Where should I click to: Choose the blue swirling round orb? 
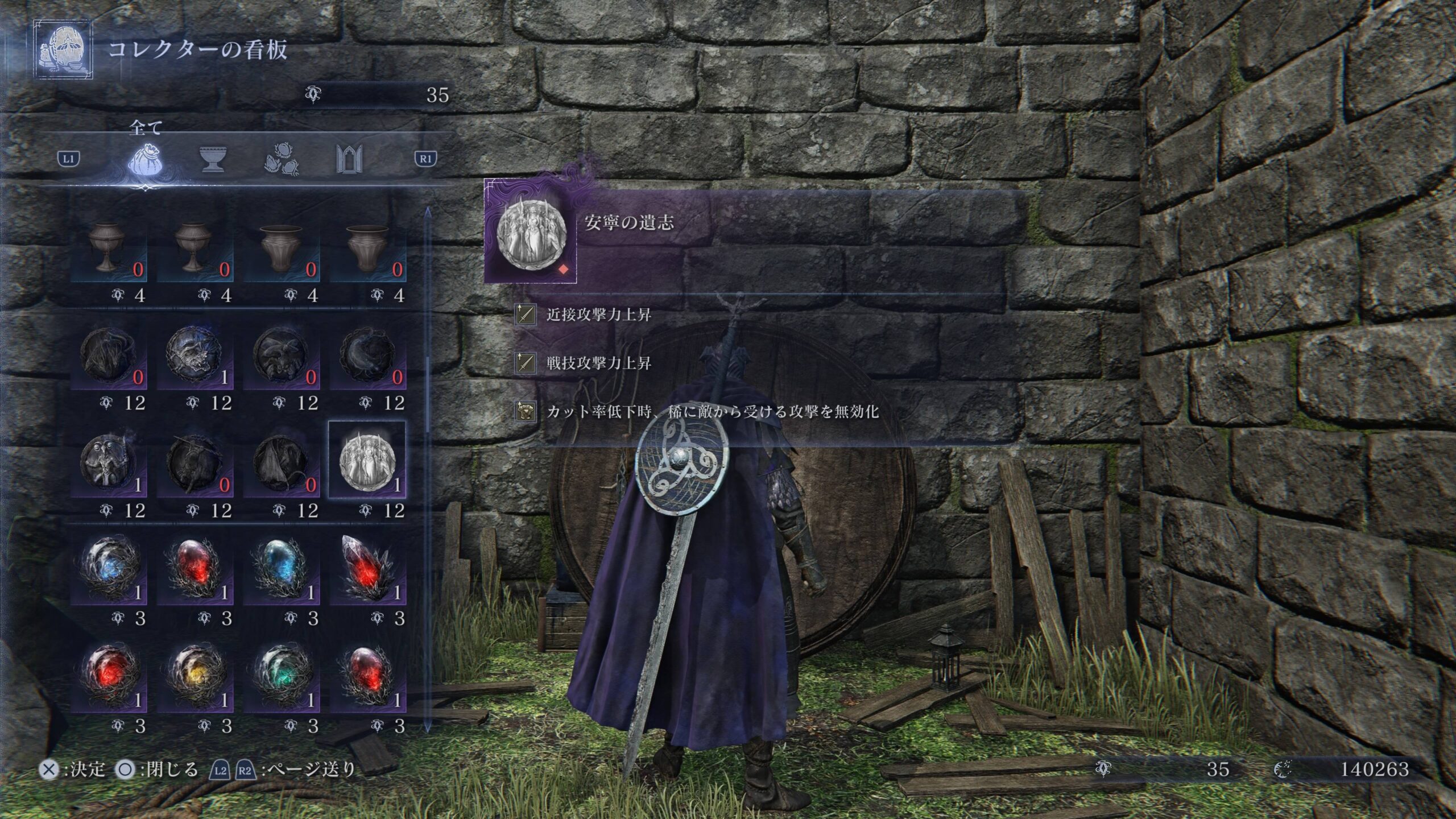(x=108, y=570)
